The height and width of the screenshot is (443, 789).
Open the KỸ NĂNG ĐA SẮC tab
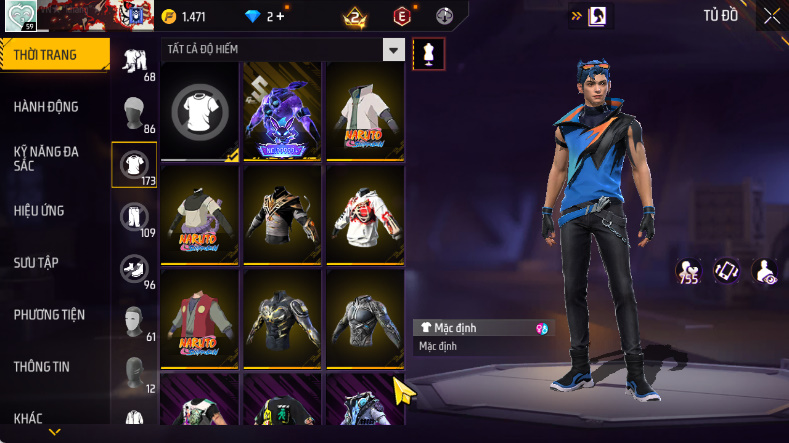(46, 158)
